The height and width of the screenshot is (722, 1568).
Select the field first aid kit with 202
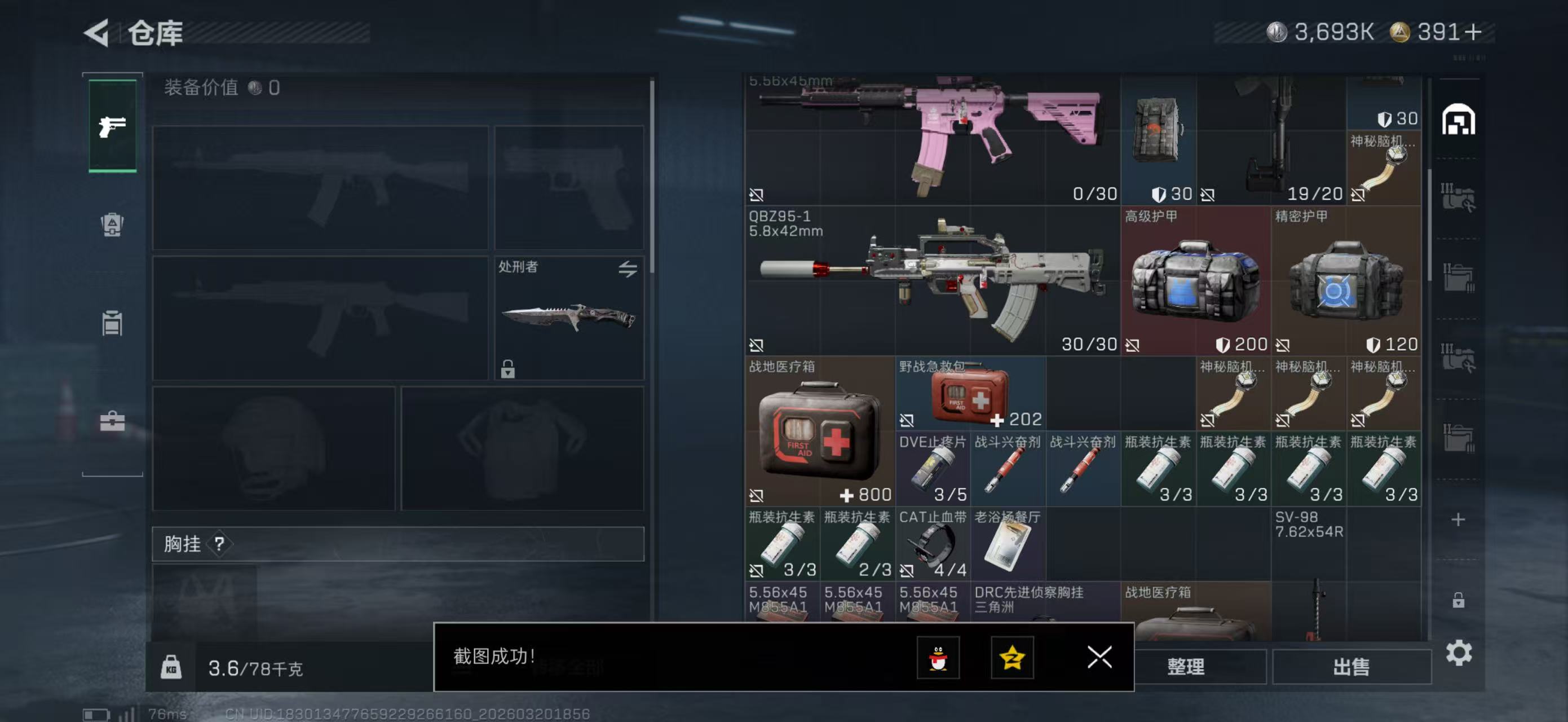point(970,394)
